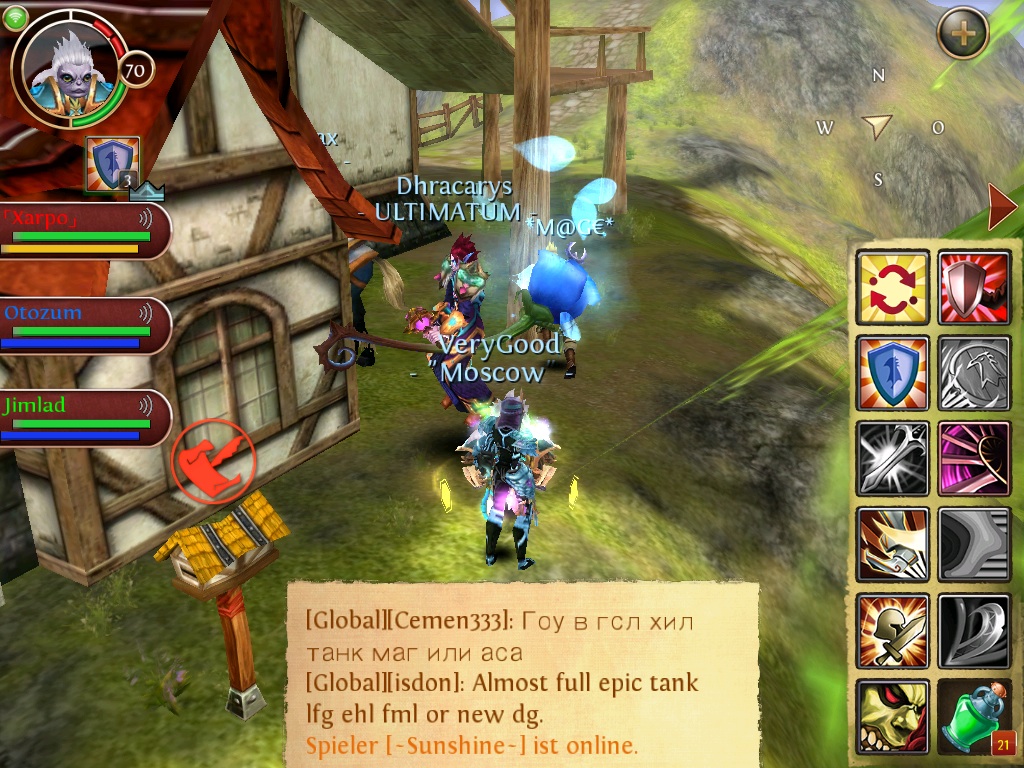Activate the green orc face skill
This screenshot has height=768, width=1024.
pyautogui.click(x=893, y=717)
